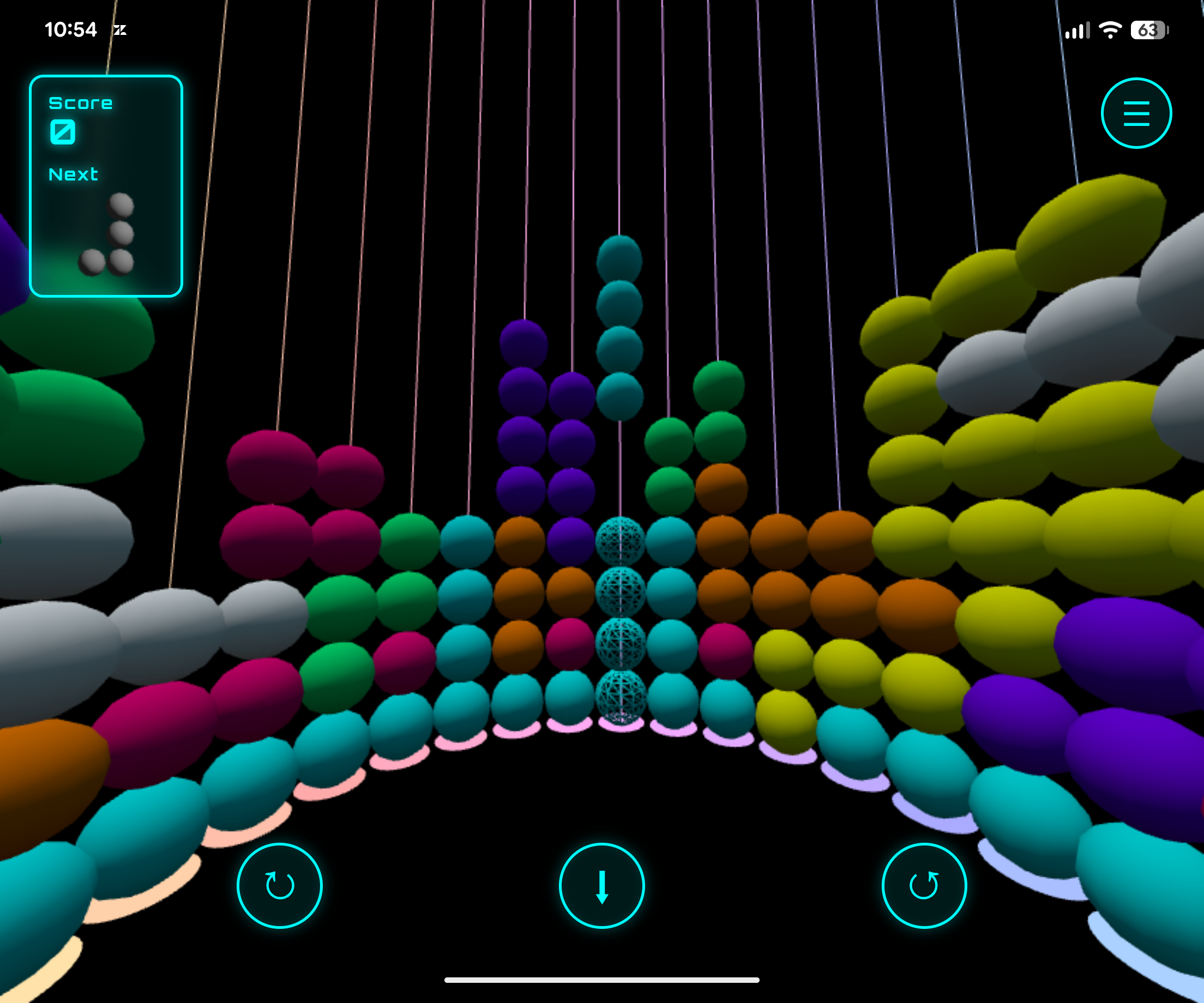This screenshot has width=1204, height=1003.
Task: Tap the battery level indicator showing 63
Action: click(x=1148, y=29)
